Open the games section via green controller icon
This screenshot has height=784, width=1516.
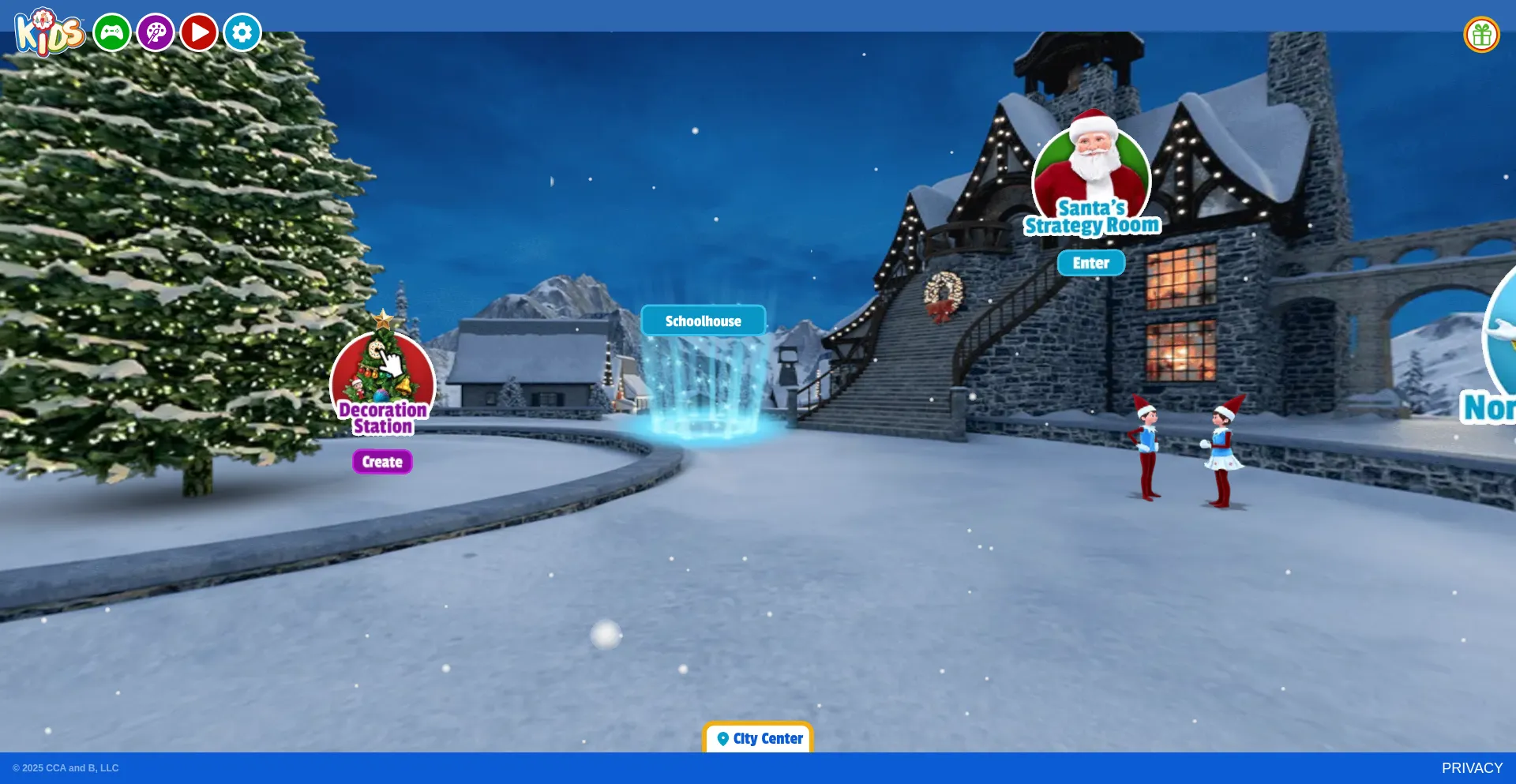point(111,32)
